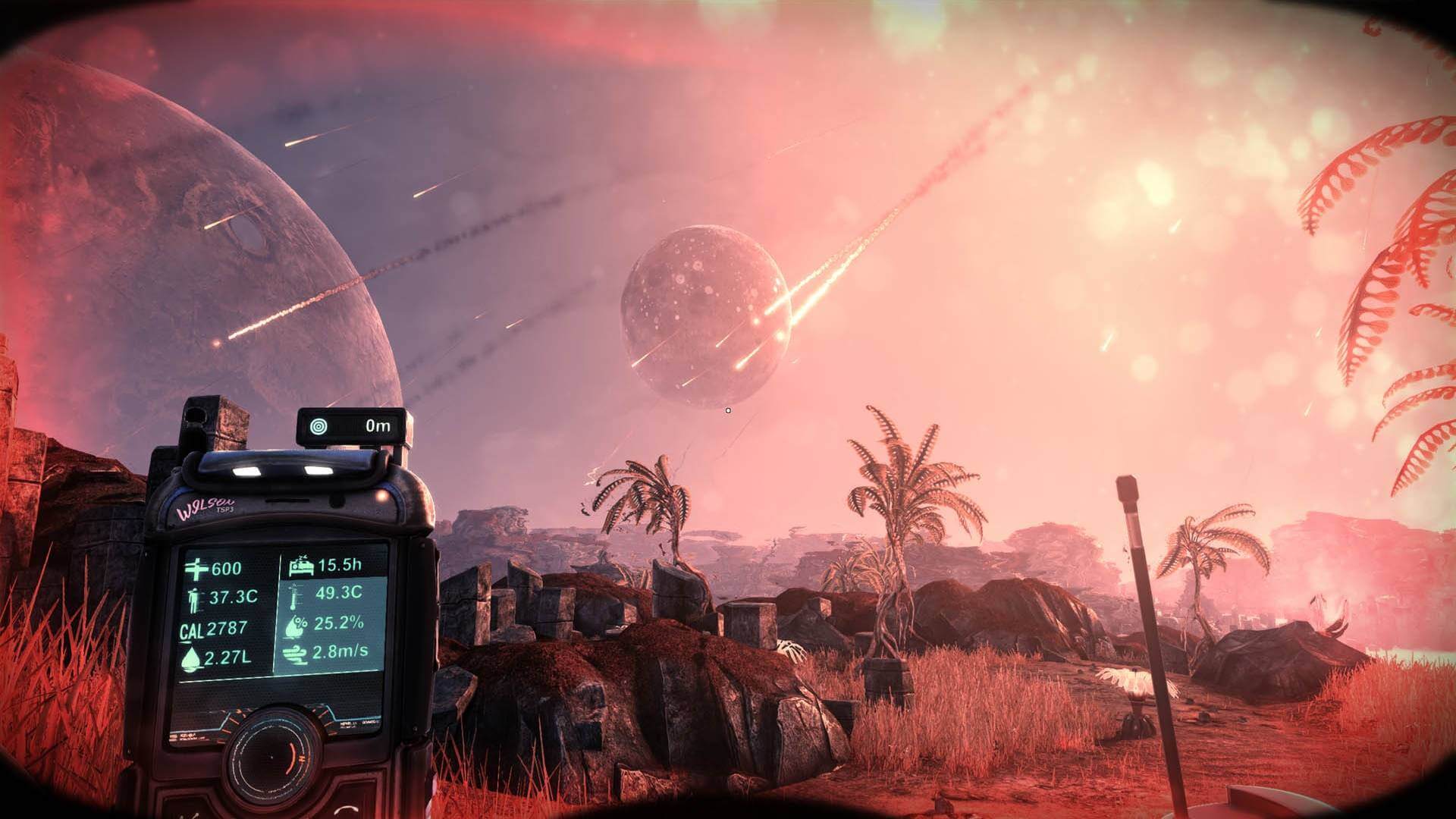Tap the circular target icon beside 0m

318,425
